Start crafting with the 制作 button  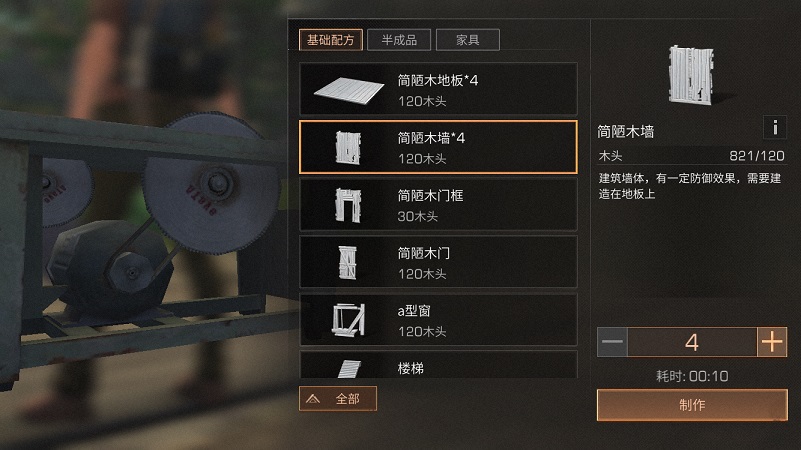tap(692, 405)
